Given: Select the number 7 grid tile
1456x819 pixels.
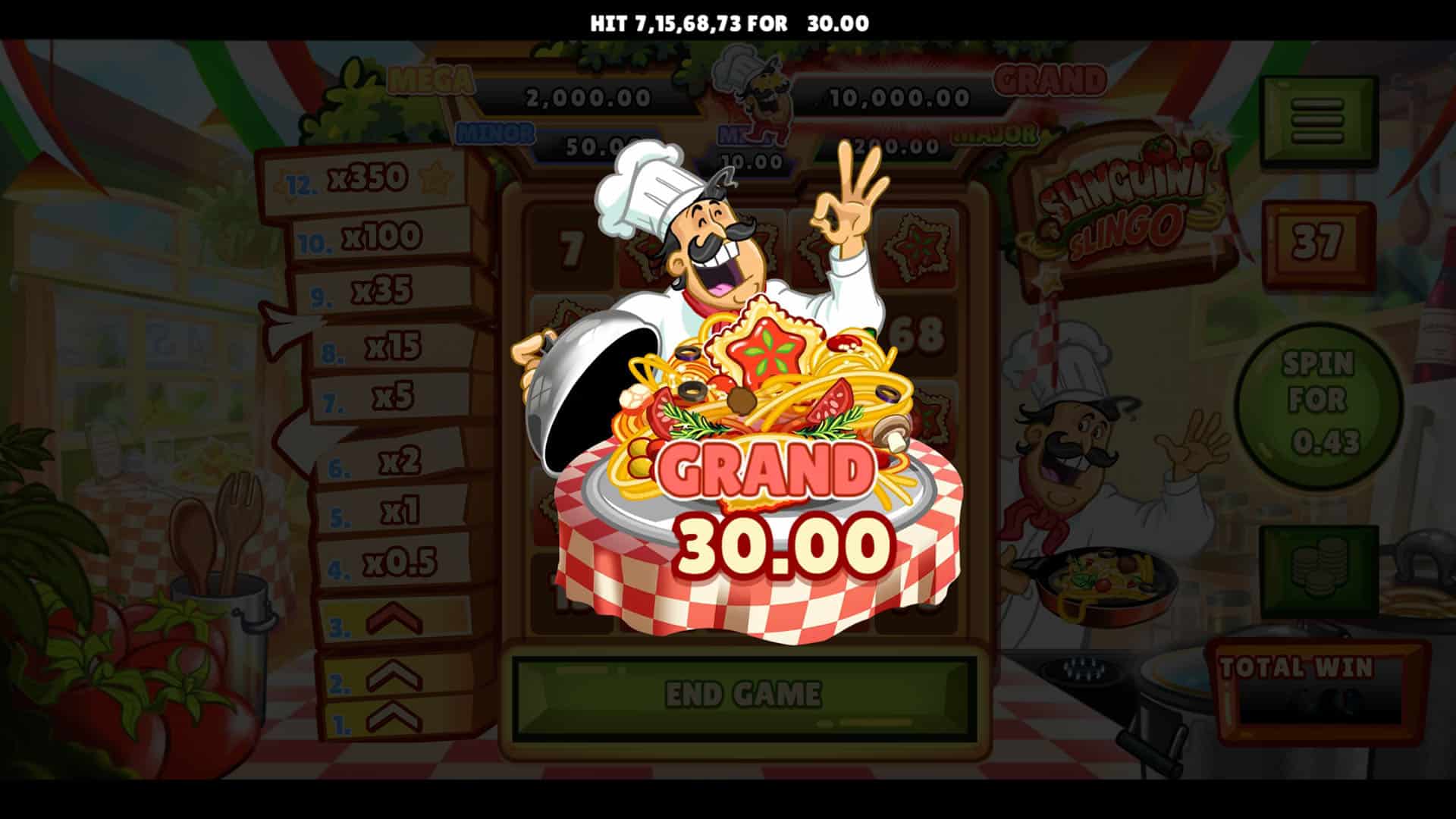Looking at the screenshot, I should pos(570,249).
